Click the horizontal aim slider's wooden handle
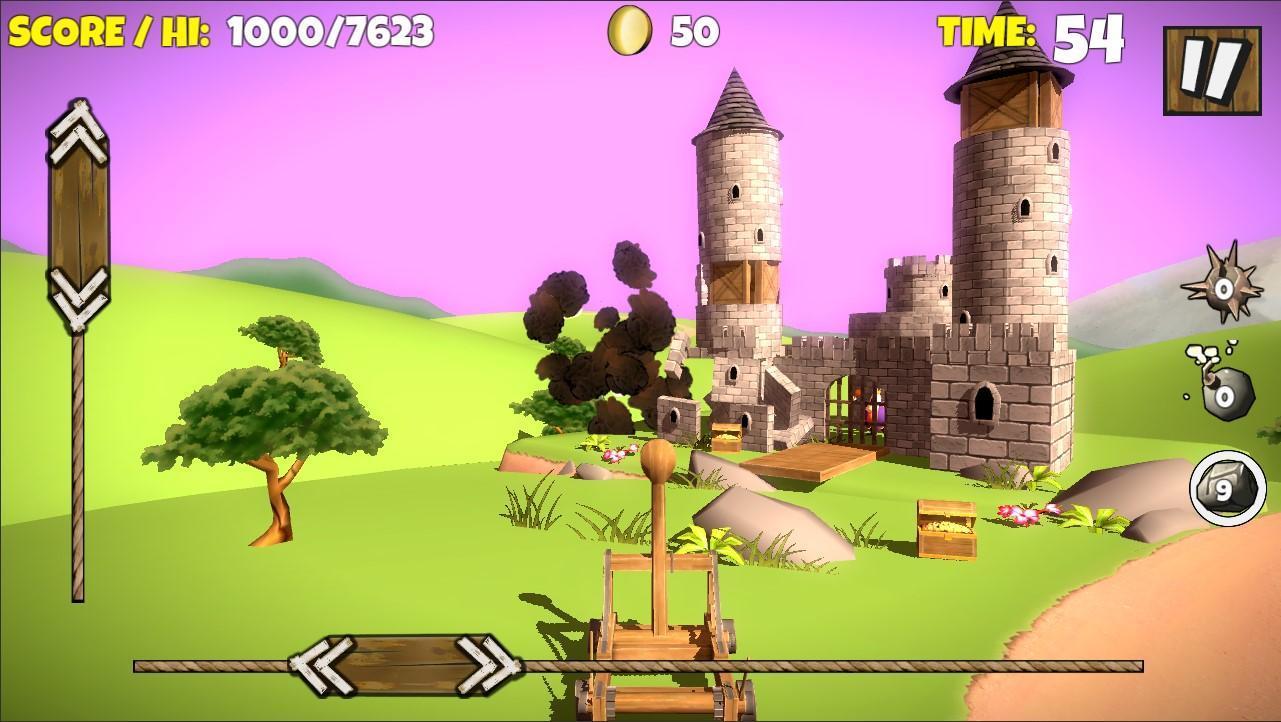 click(x=405, y=663)
